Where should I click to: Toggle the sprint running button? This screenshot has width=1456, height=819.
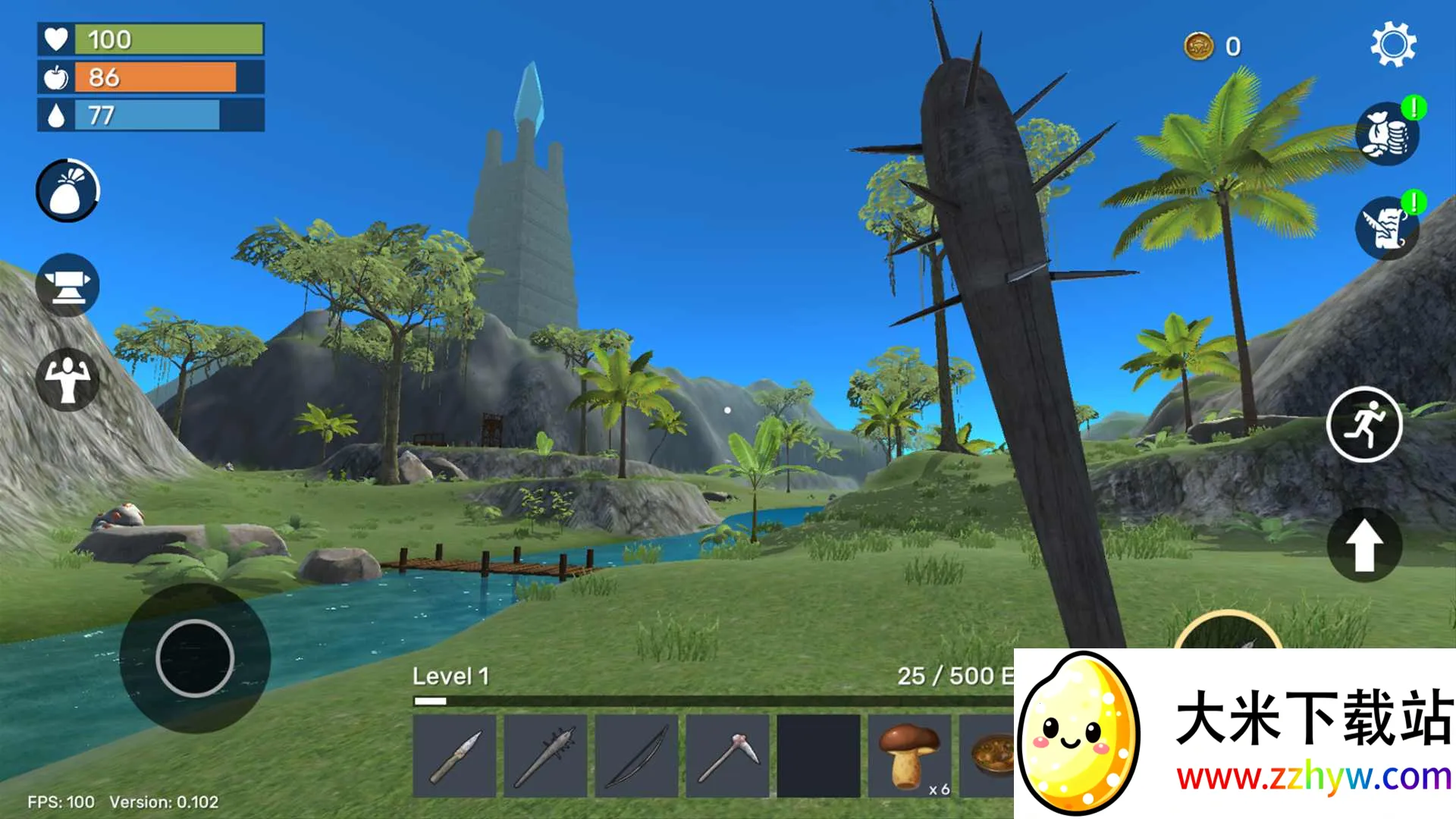click(x=1364, y=425)
